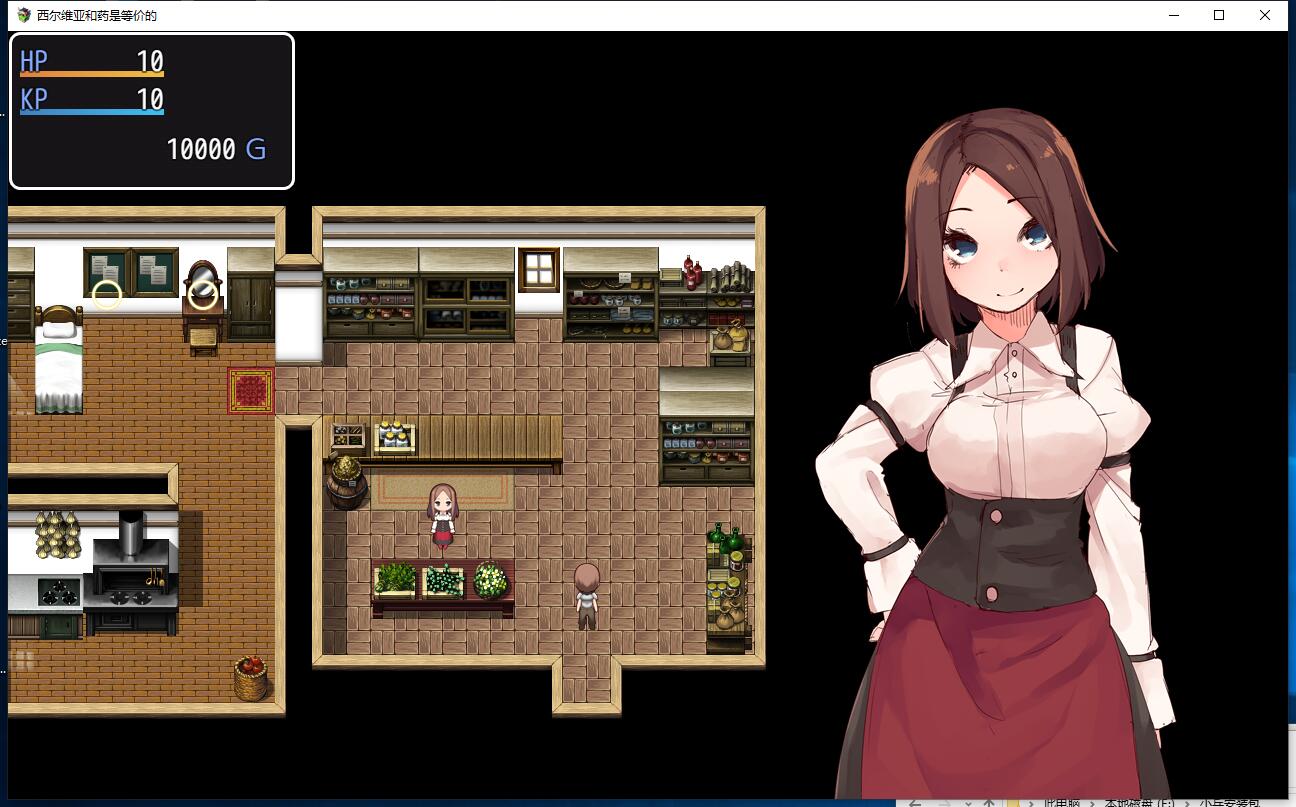Viewport: 1296px width, 807px height.
Task: Click the game icon on the title bar
Action: [22, 15]
